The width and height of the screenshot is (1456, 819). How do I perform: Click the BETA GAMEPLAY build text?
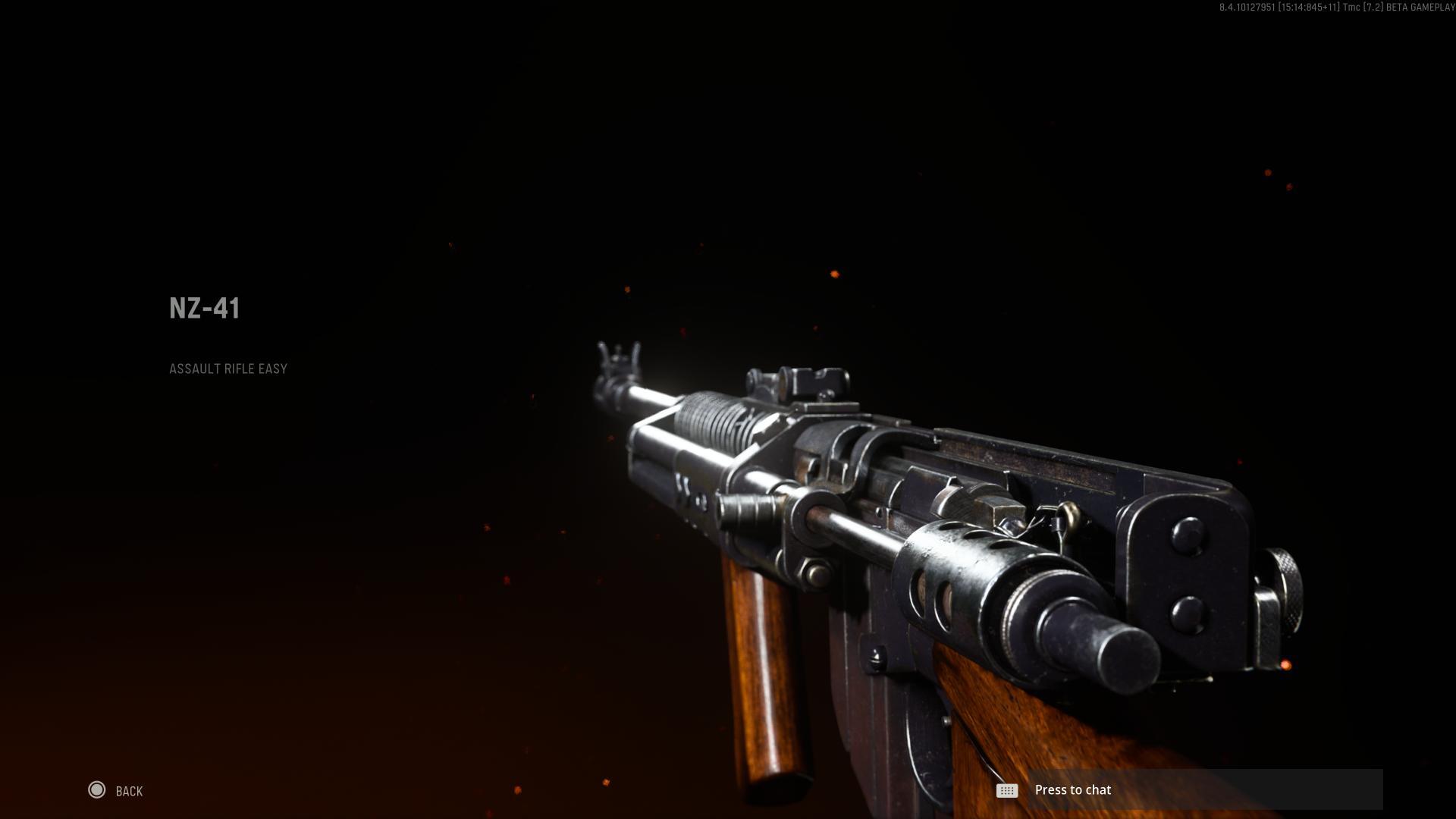[x=1426, y=8]
